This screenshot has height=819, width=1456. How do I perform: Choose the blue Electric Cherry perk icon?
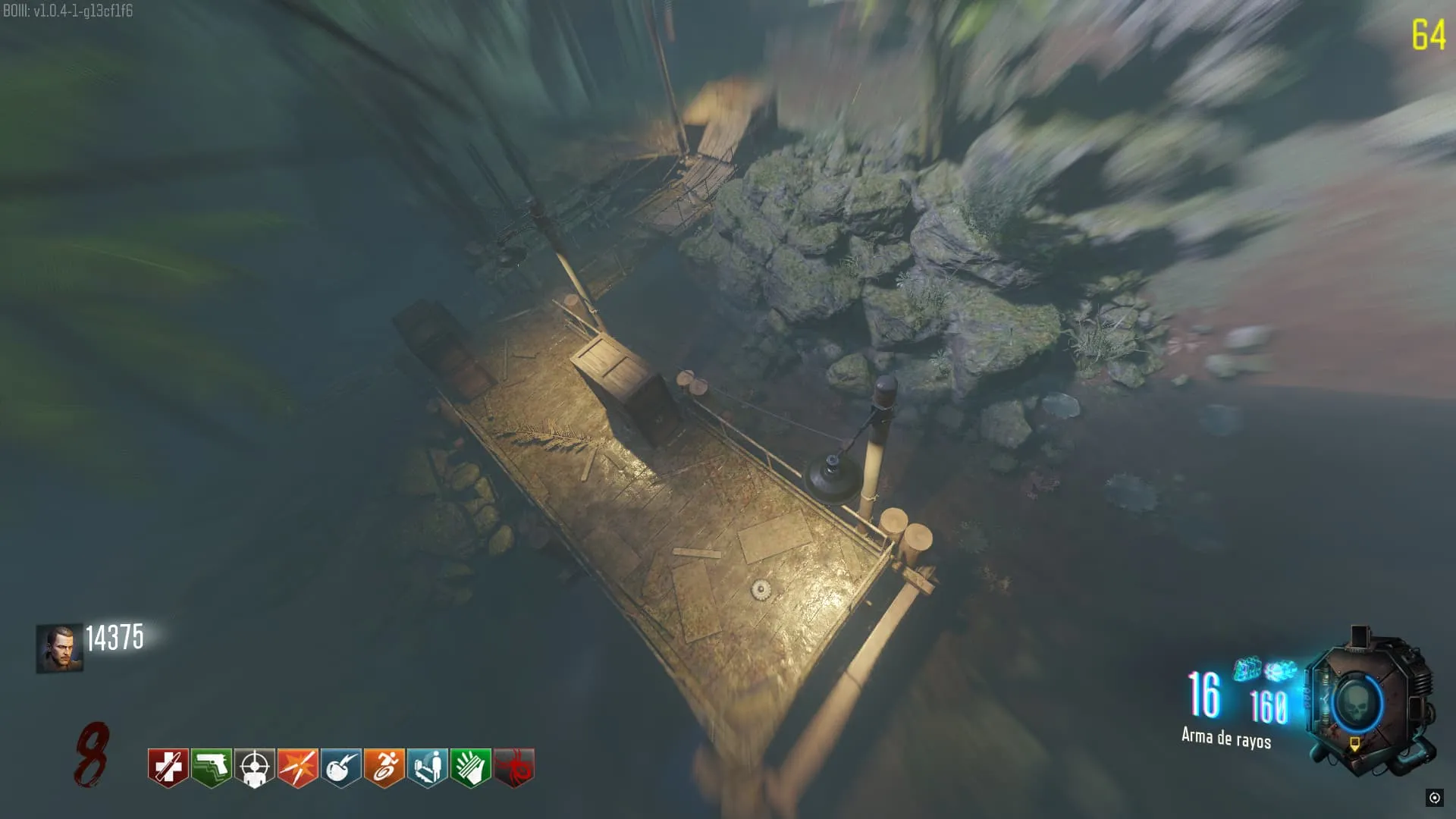point(340,767)
